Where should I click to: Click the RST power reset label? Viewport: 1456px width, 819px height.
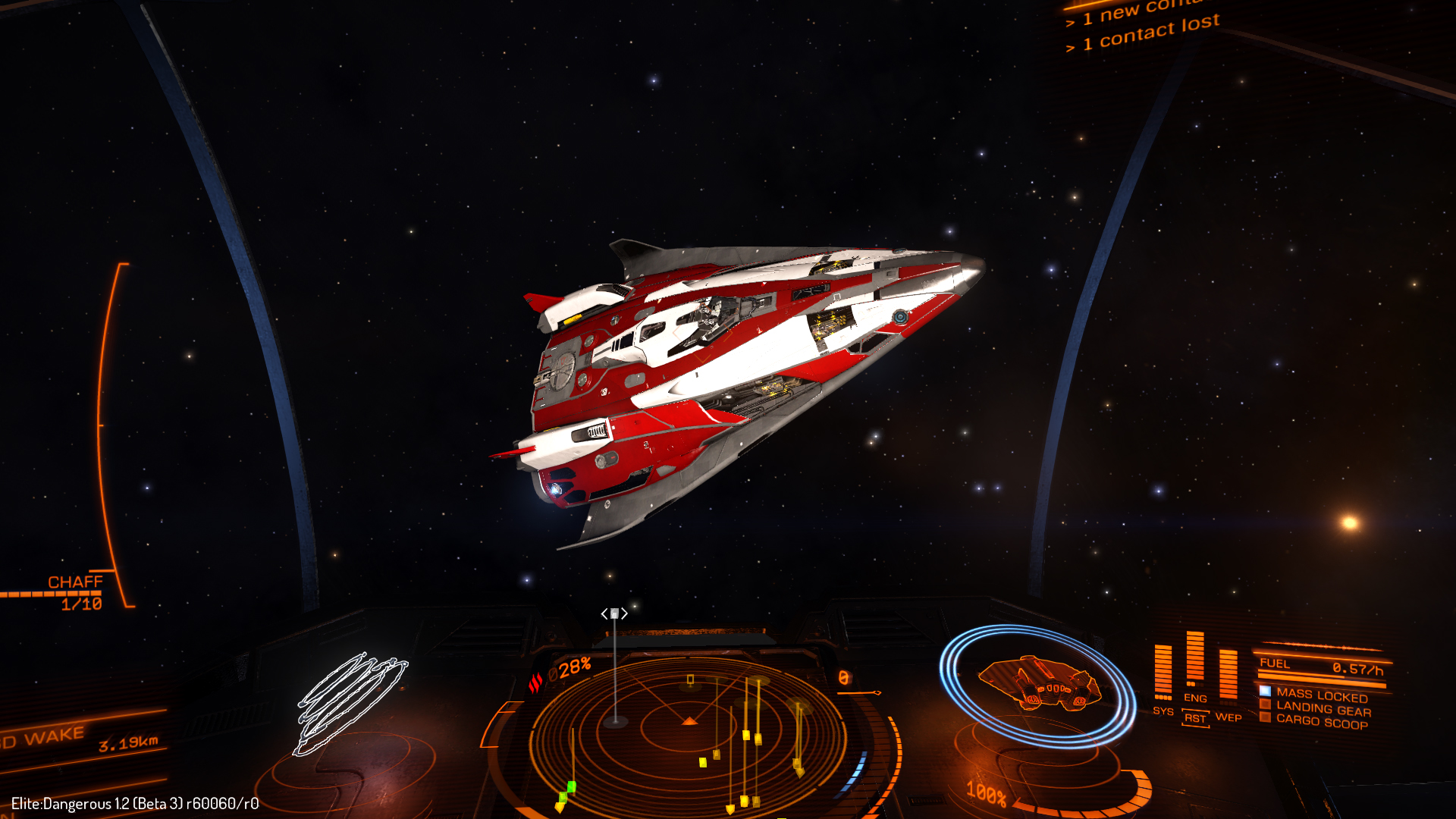pos(1195,718)
